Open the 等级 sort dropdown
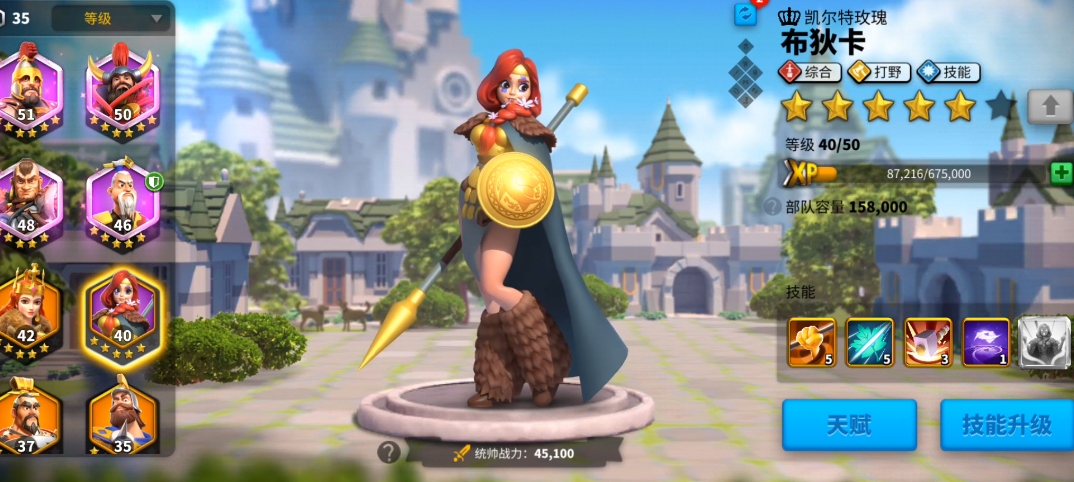The width and height of the screenshot is (1074, 482). (111, 18)
